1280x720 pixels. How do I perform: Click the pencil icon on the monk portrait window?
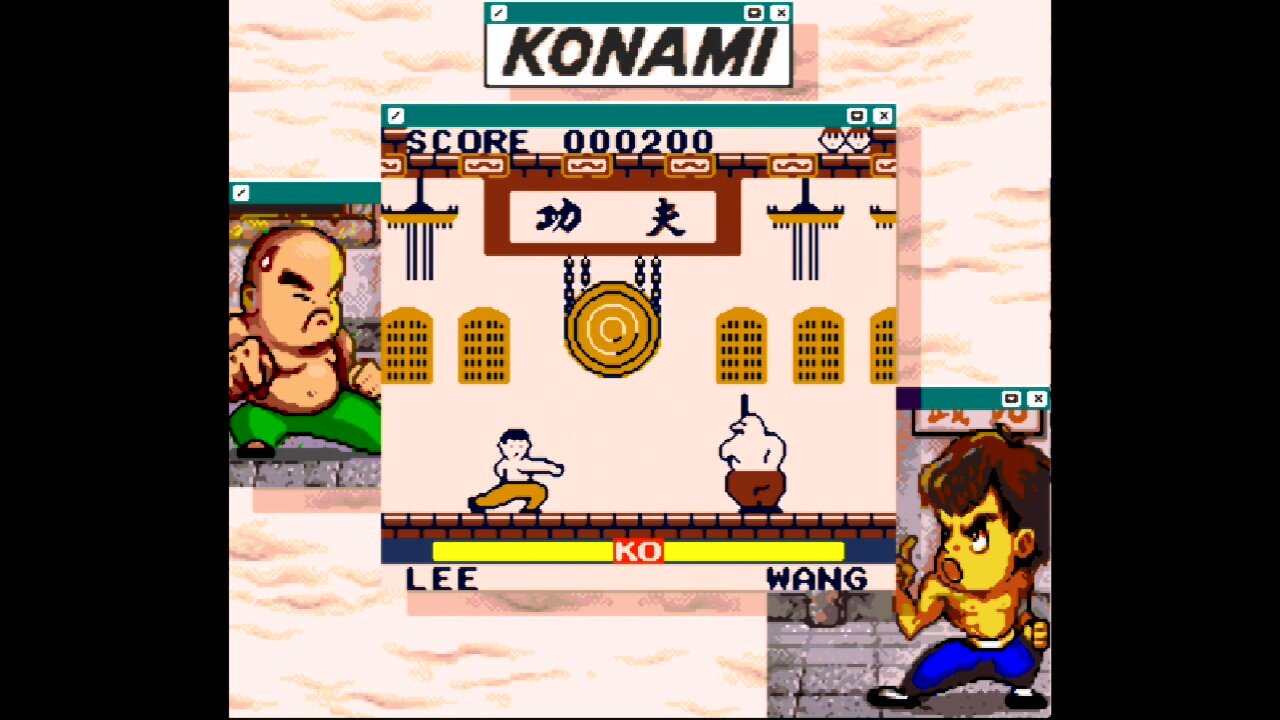click(242, 194)
